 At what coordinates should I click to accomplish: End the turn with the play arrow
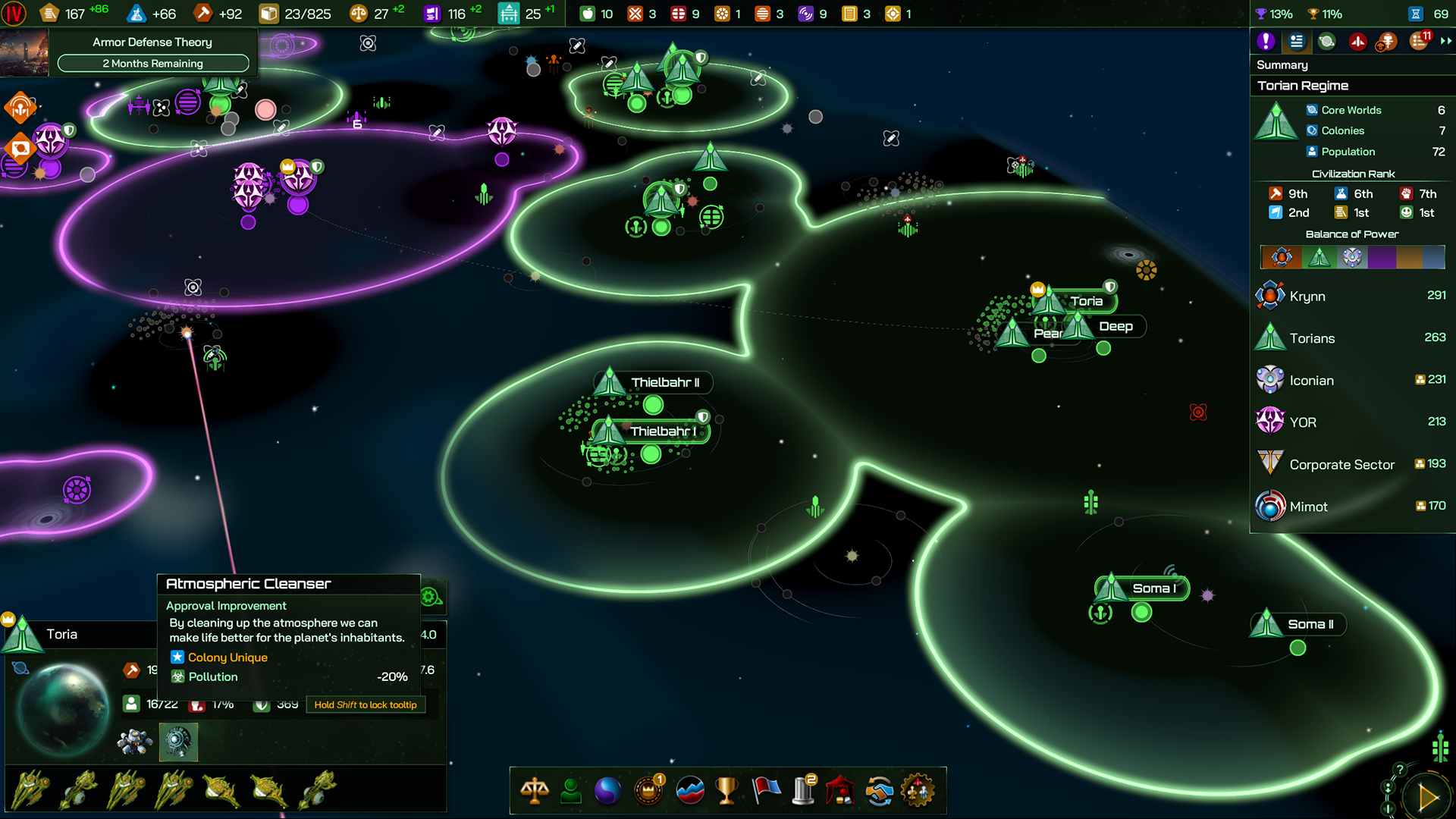coord(1426,797)
